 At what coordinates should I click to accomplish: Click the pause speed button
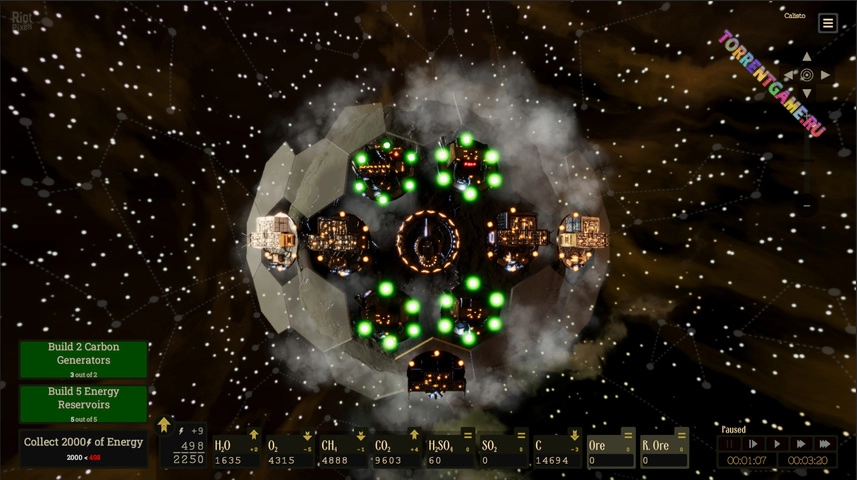click(730, 443)
